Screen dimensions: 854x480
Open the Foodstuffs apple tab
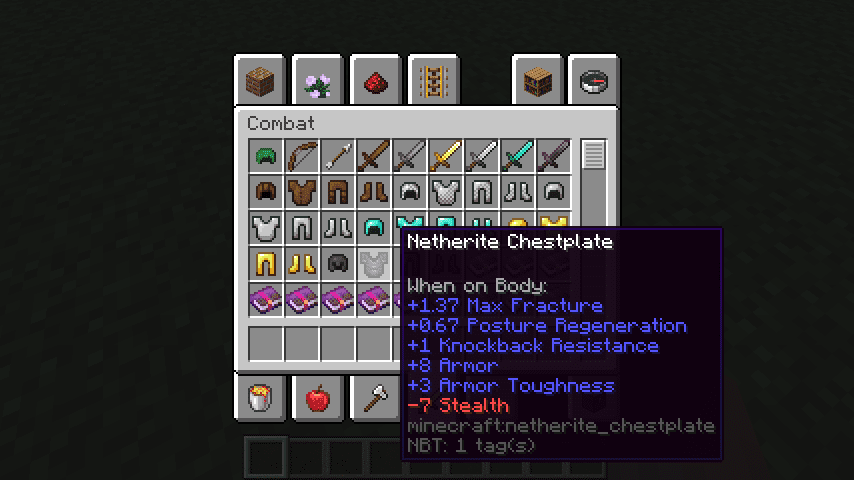[x=319, y=399]
